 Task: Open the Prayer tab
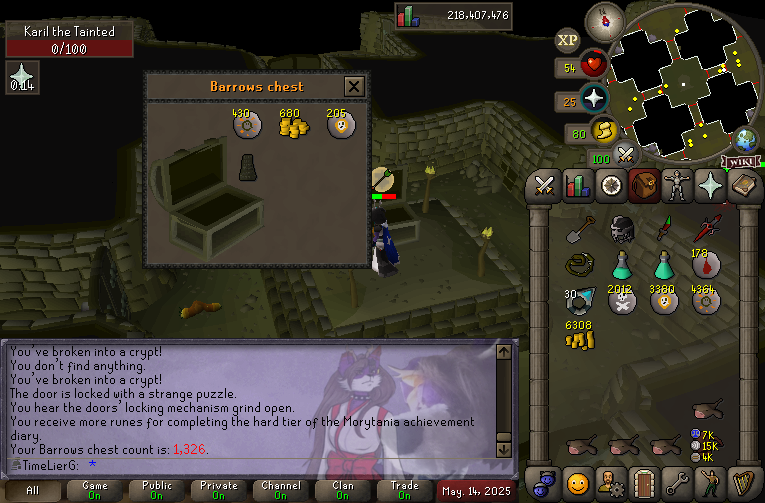click(x=711, y=186)
